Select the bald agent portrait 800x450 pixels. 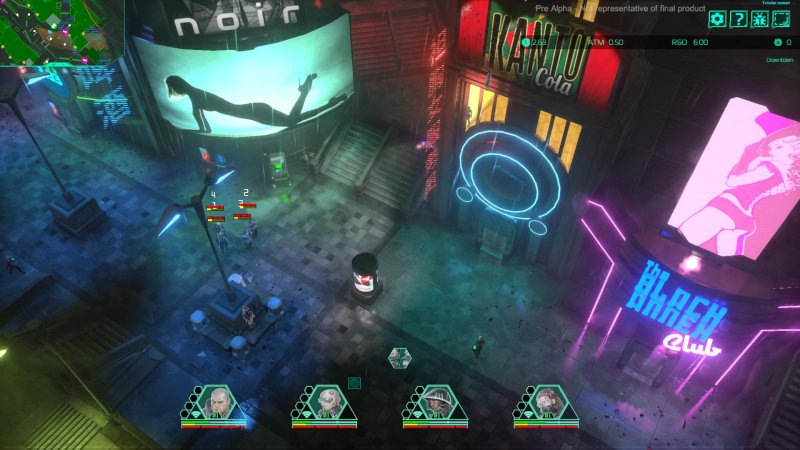tap(216, 402)
